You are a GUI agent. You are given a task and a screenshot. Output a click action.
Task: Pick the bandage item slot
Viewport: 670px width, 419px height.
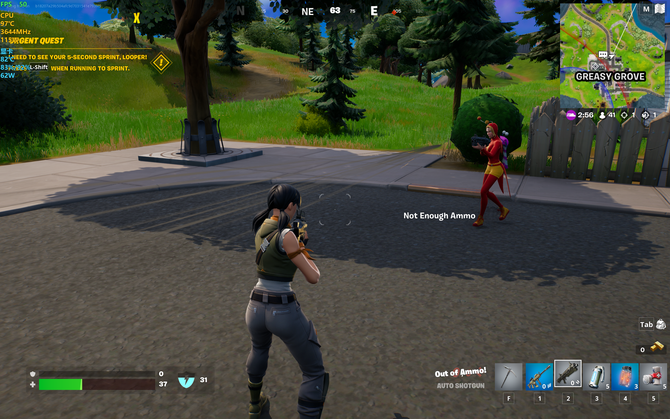click(x=654, y=375)
